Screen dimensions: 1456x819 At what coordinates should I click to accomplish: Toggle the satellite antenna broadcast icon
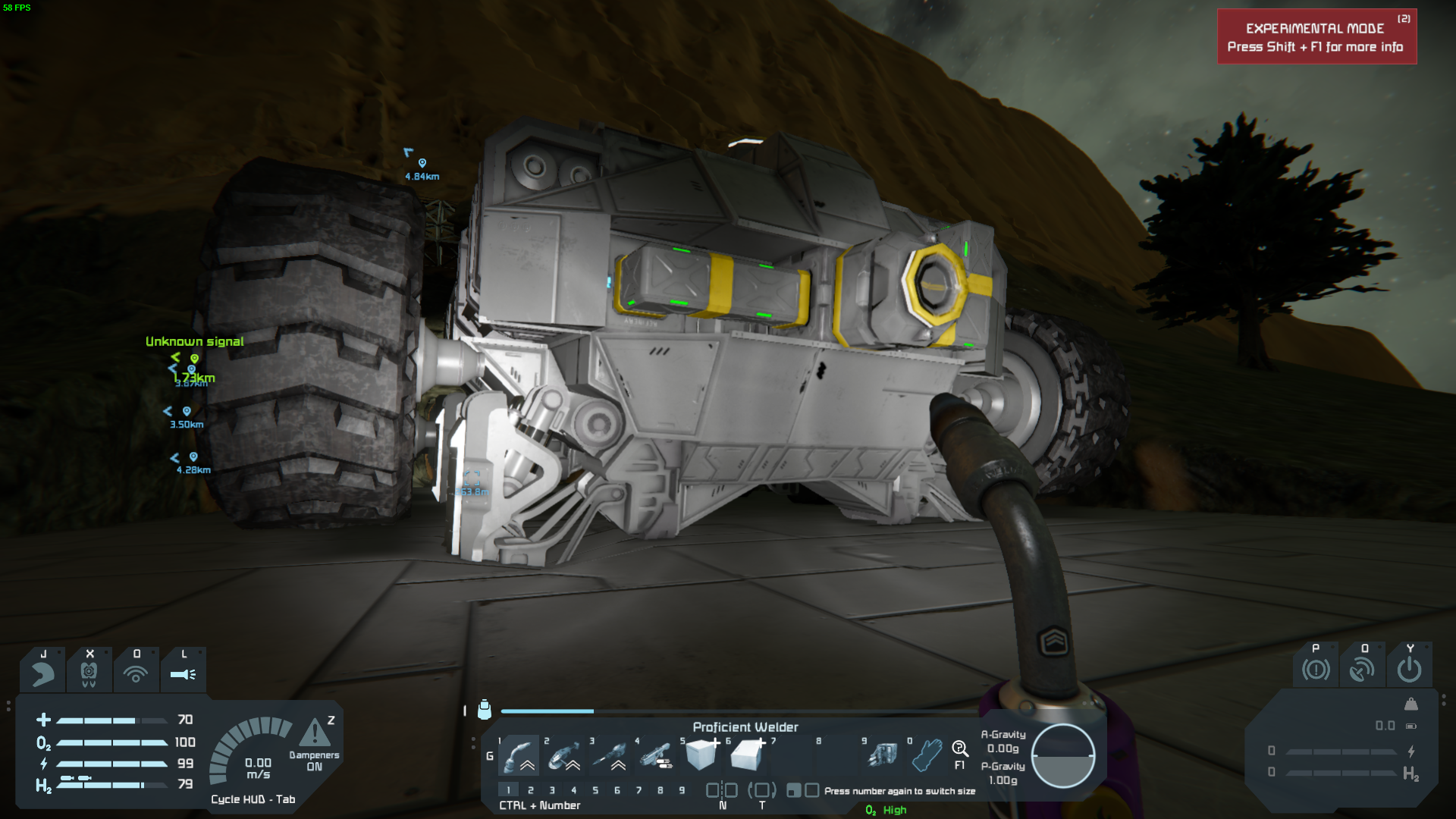coord(1362,670)
